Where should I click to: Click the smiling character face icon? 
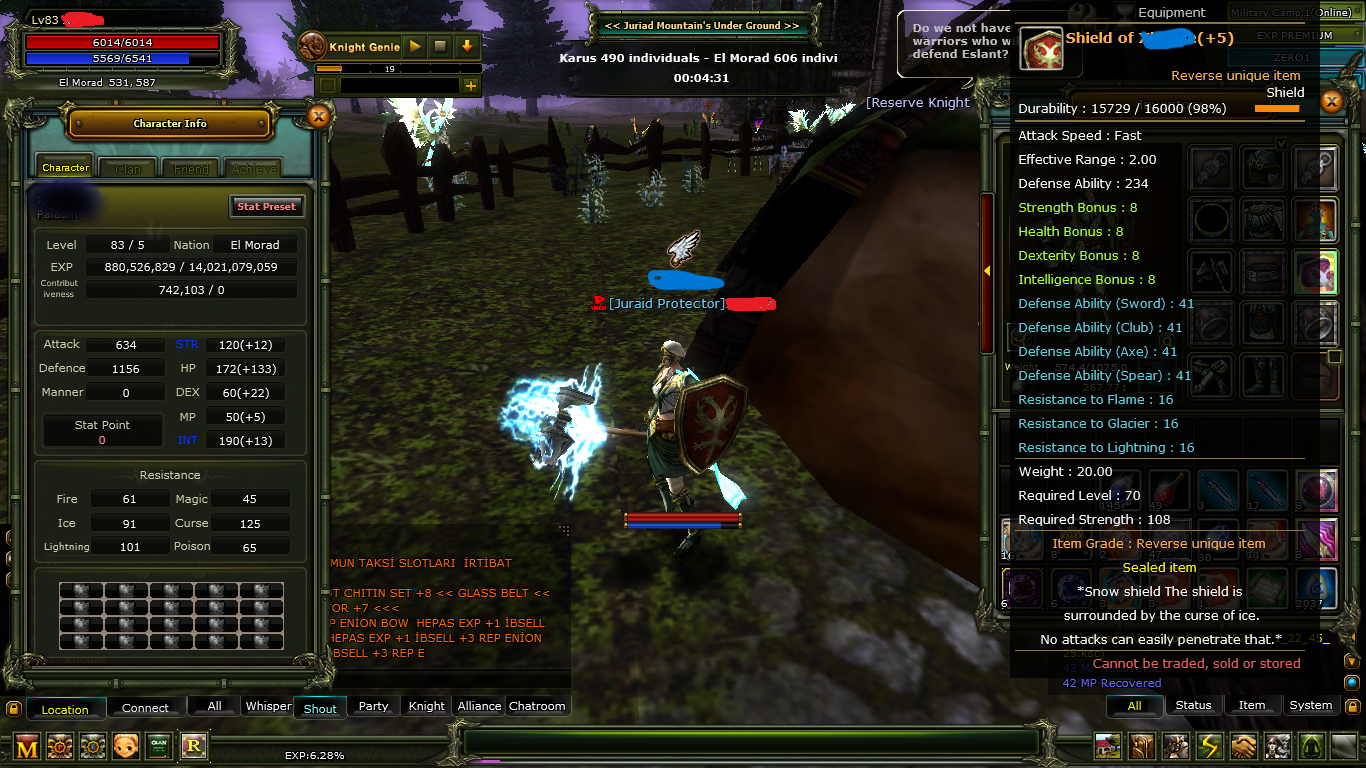(x=126, y=745)
